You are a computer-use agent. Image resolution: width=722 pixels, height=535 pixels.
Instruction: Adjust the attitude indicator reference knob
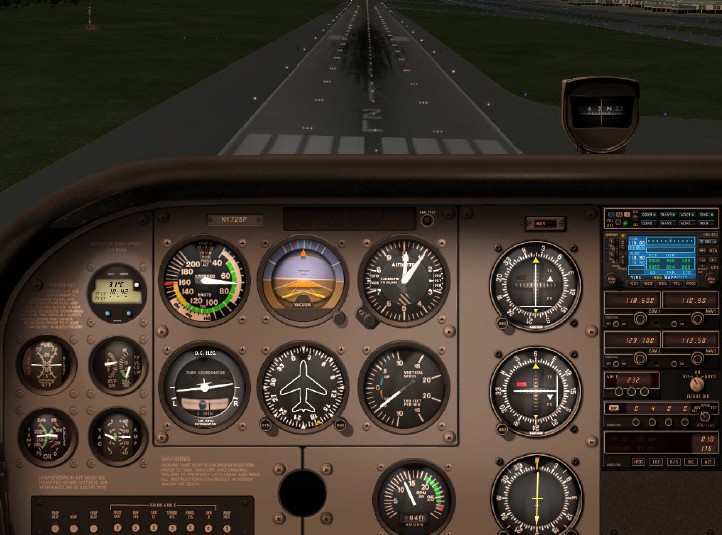[x=341, y=318]
